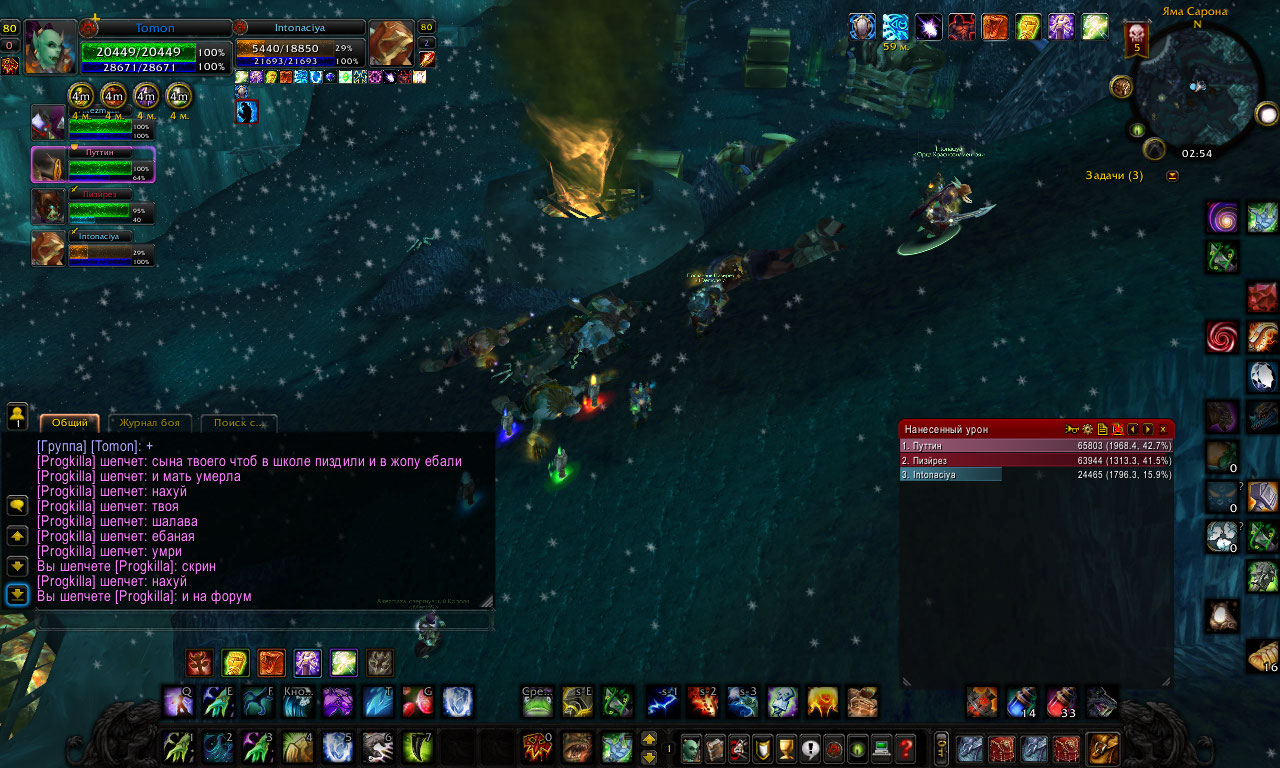Use the red potion with 33 charges
1280x768 pixels.
1061,701
